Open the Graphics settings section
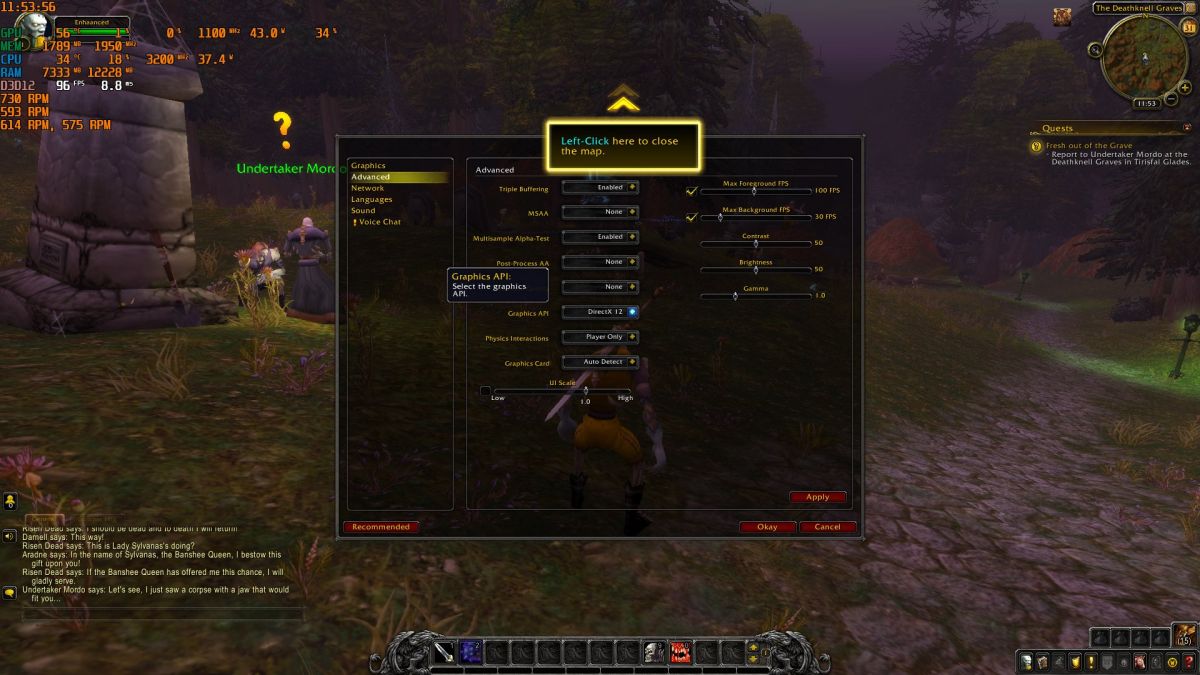1200x675 pixels. tap(368, 165)
